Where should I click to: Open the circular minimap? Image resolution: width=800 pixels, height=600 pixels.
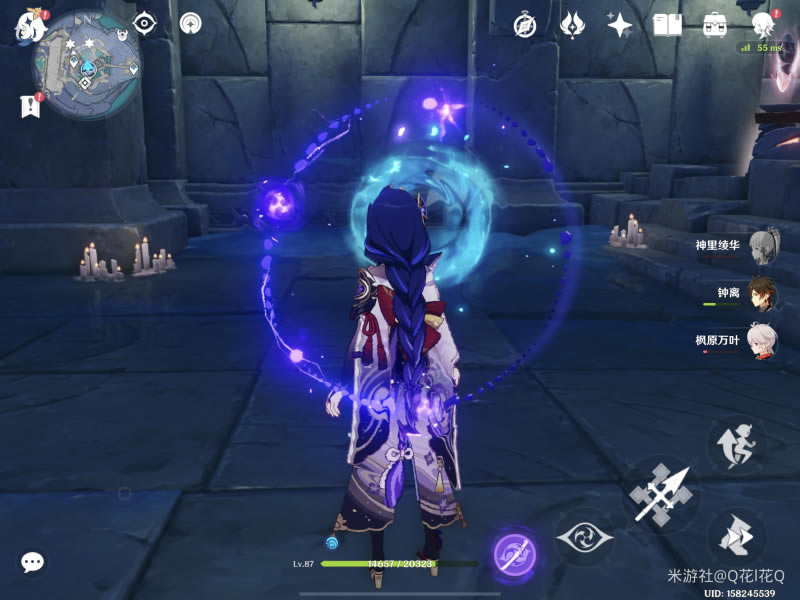87,64
